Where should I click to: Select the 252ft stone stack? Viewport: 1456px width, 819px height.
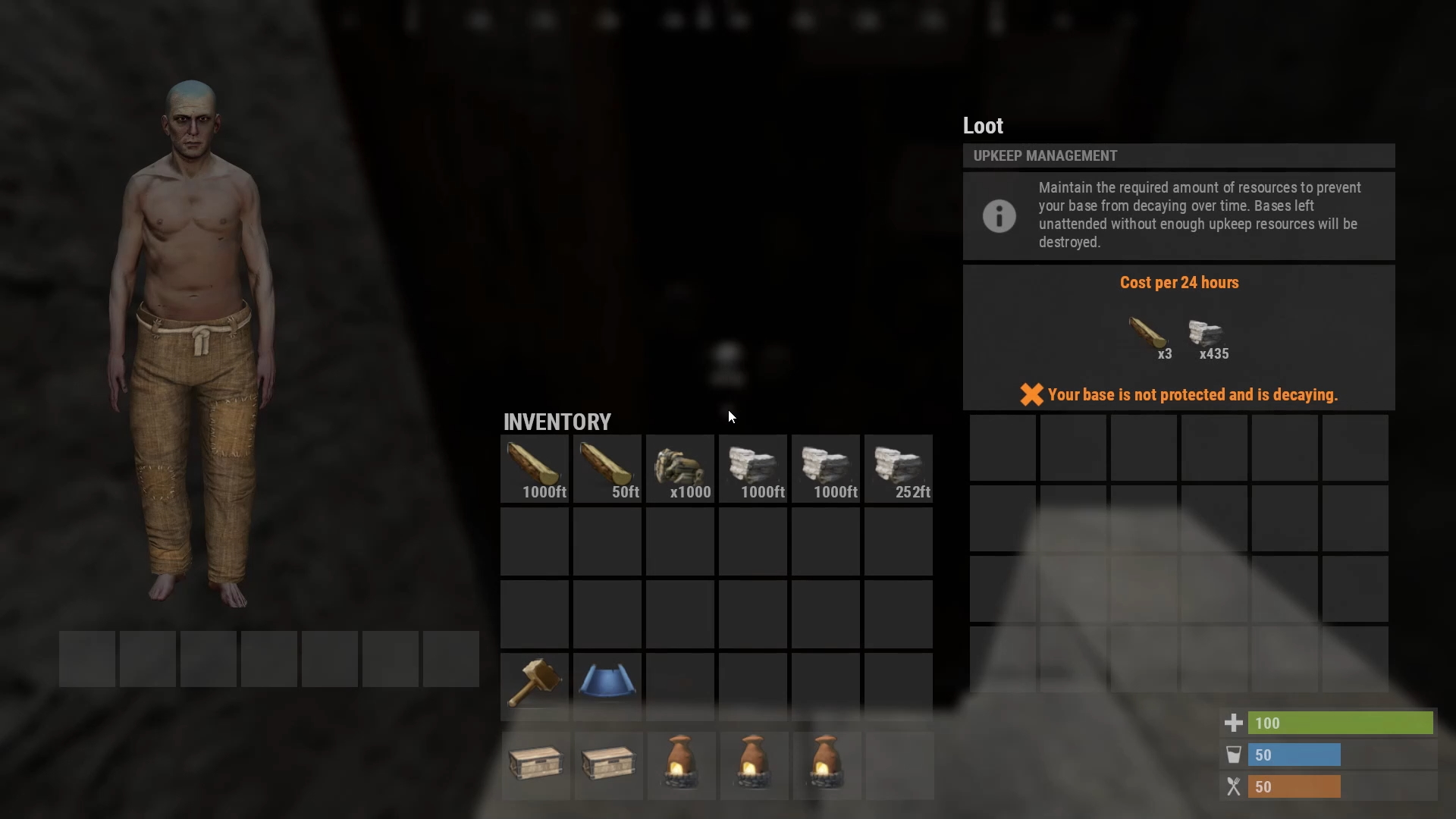click(x=899, y=468)
